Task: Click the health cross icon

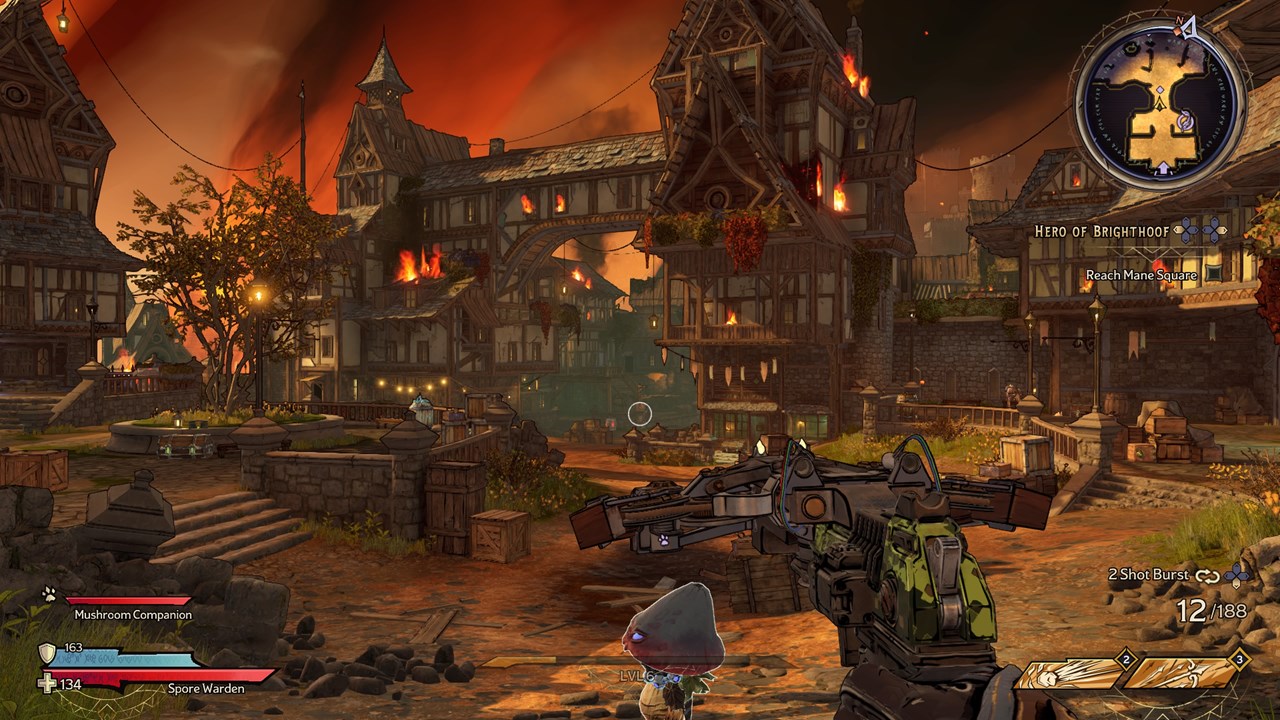Action: click(47, 684)
